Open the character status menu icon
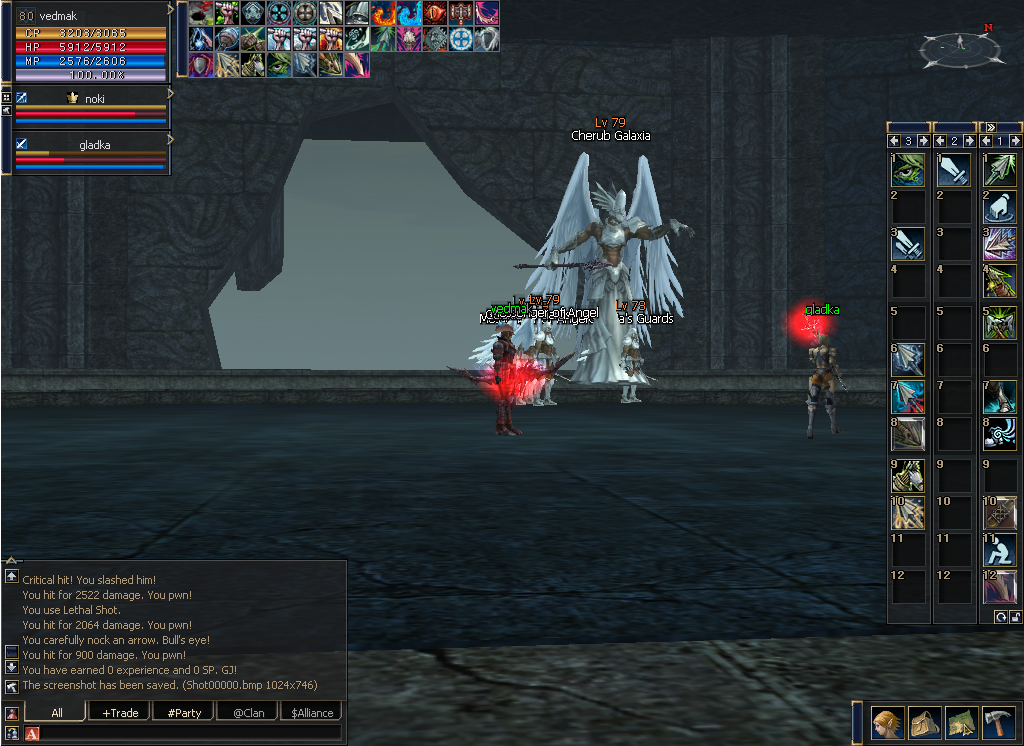The height and width of the screenshot is (746, 1024). [x=887, y=722]
